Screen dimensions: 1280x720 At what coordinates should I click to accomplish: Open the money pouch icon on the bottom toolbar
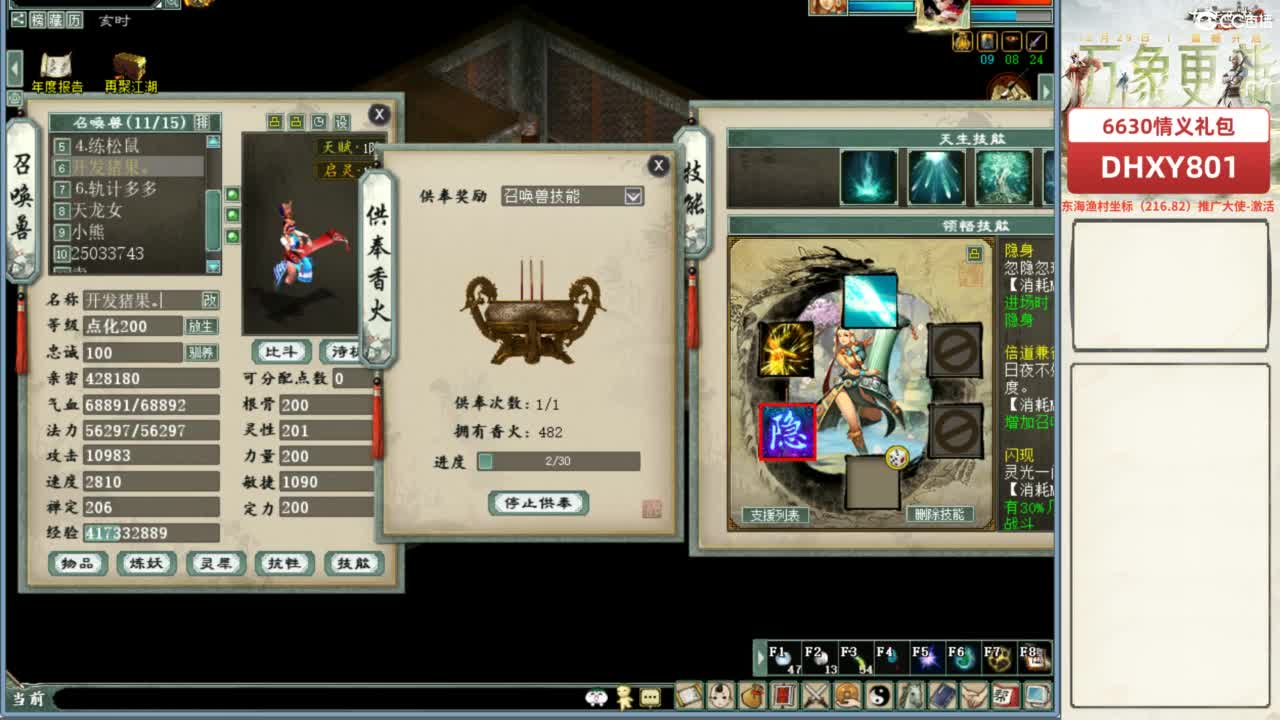(751, 697)
